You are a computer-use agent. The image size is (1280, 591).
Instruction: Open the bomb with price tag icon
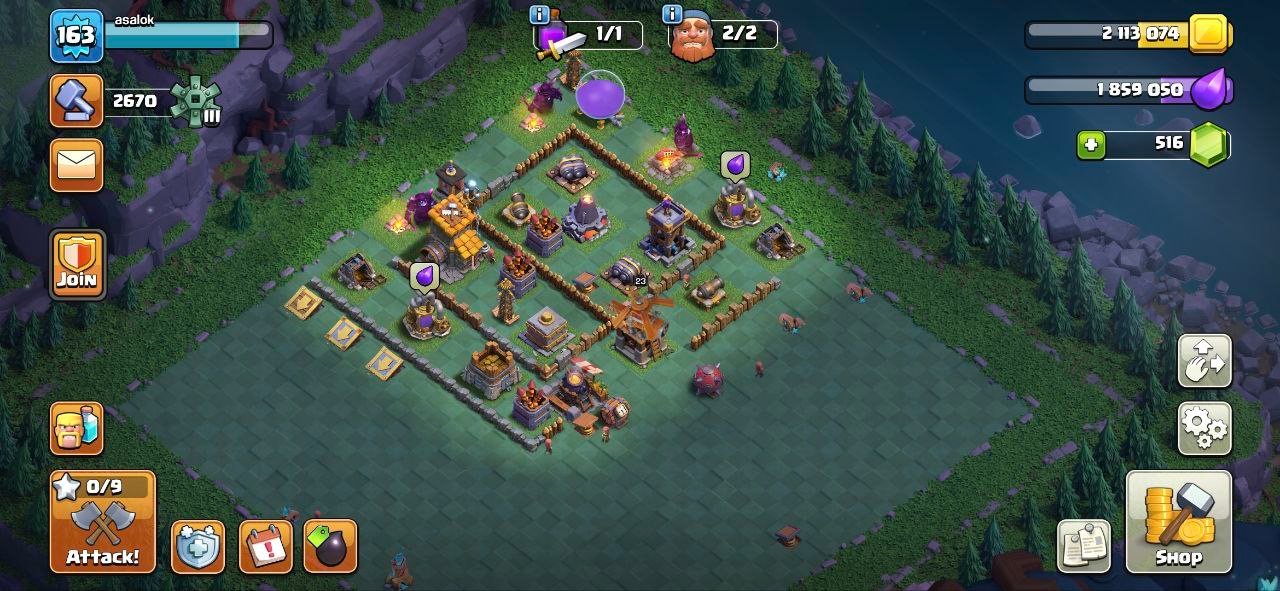click(330, 546)
